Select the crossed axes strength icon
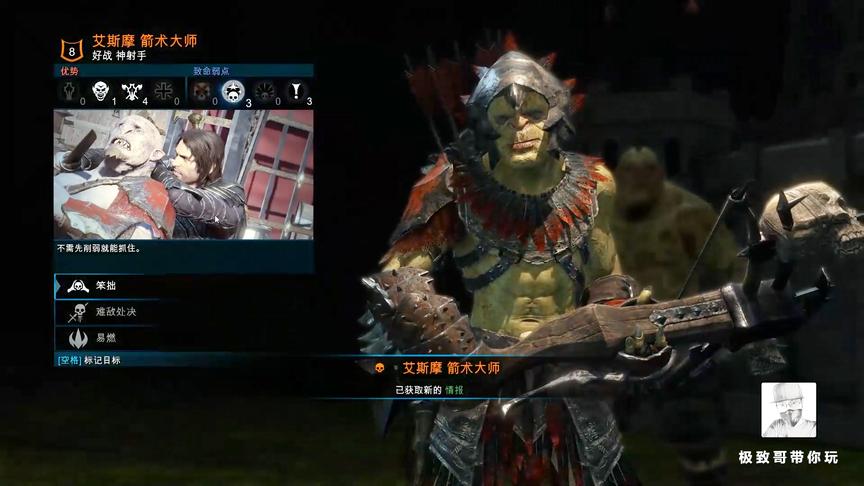This screenshot has width=864, height=486. pyautogui.click(x=132, y=93)
